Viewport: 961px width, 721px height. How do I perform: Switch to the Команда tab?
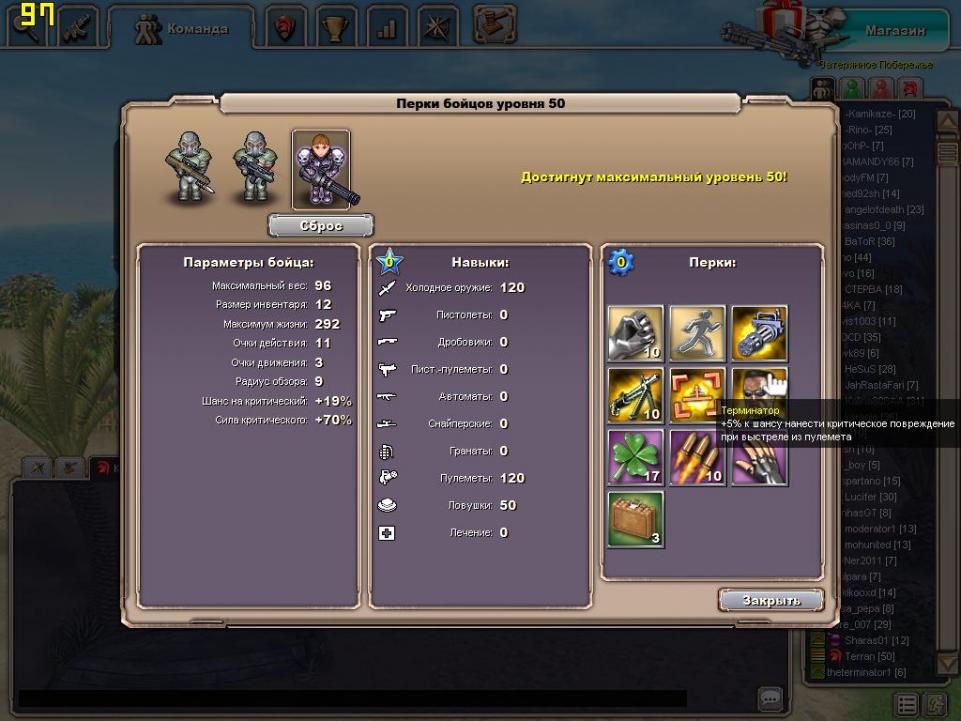point(182,29)
